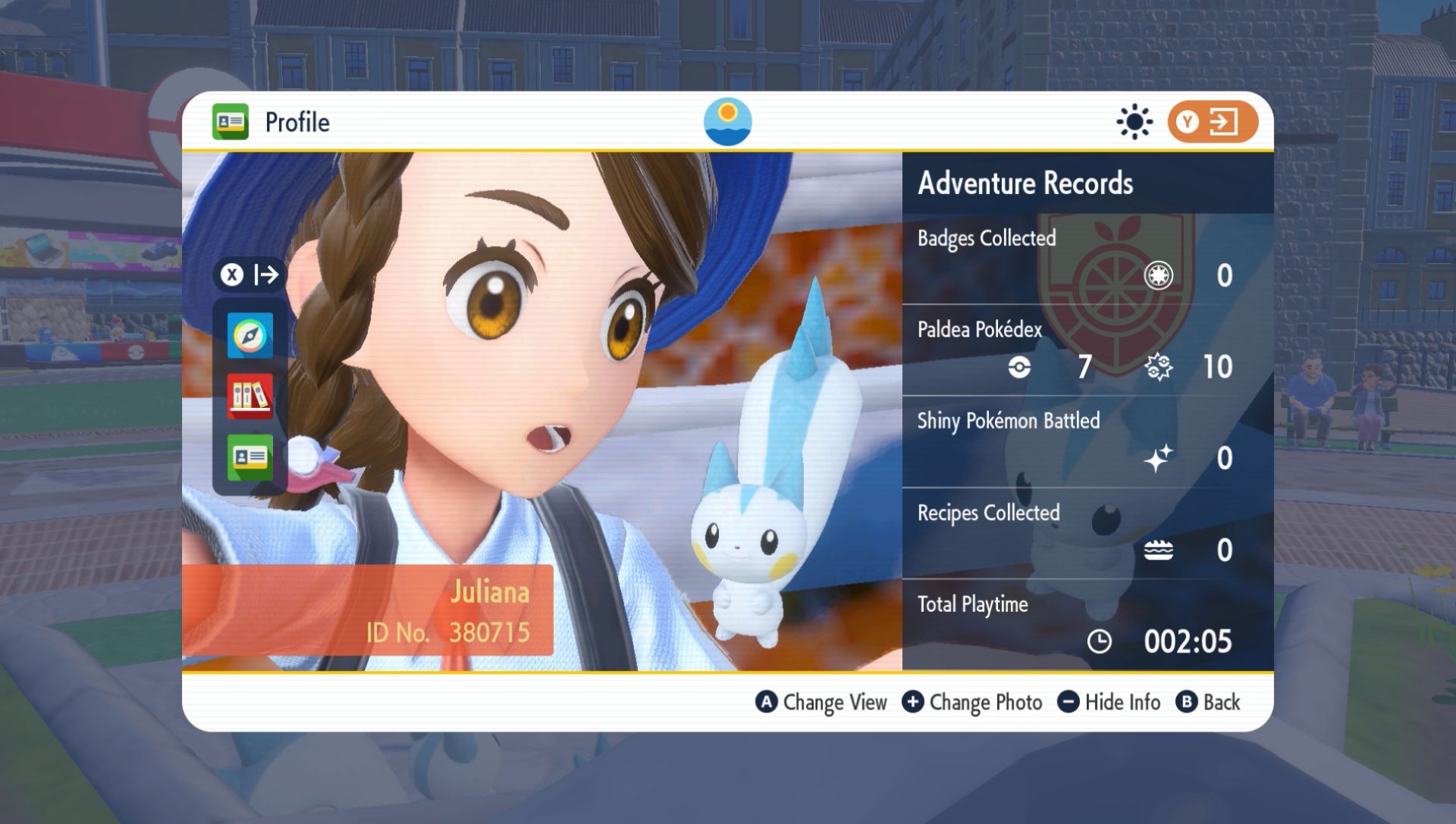Hide info with the minus button
The image size is (1456, 824).
pyautogui.click(x=1068, y=702)
